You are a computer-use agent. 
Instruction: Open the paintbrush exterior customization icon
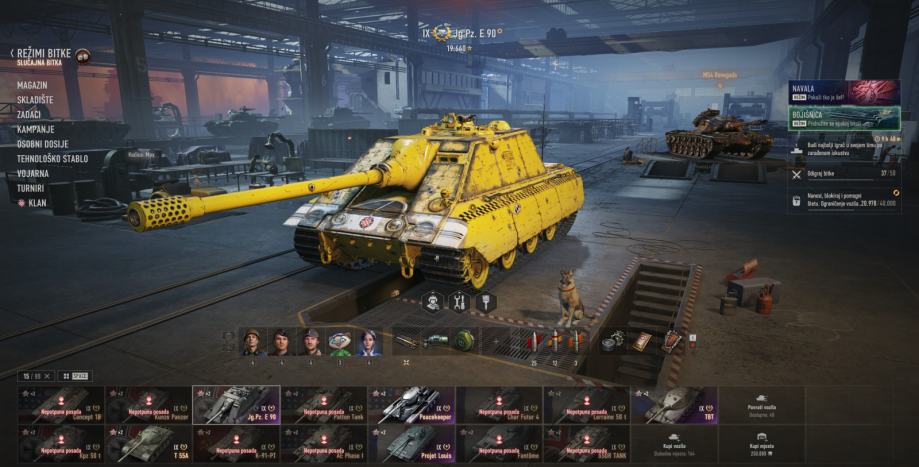pos(486,301)
